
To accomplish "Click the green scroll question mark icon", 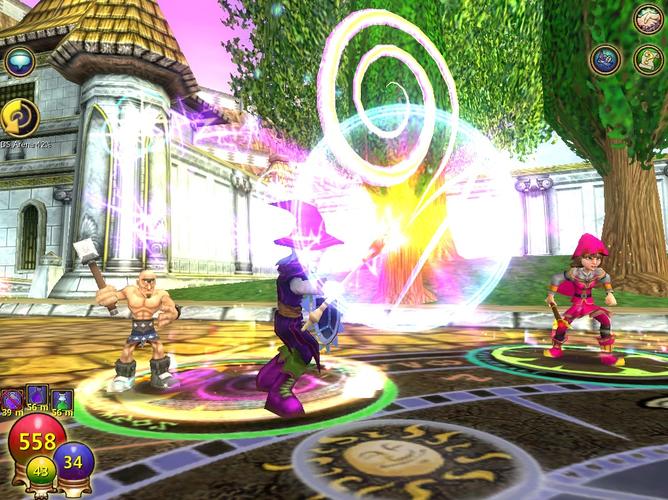I will tap(647, 59).
